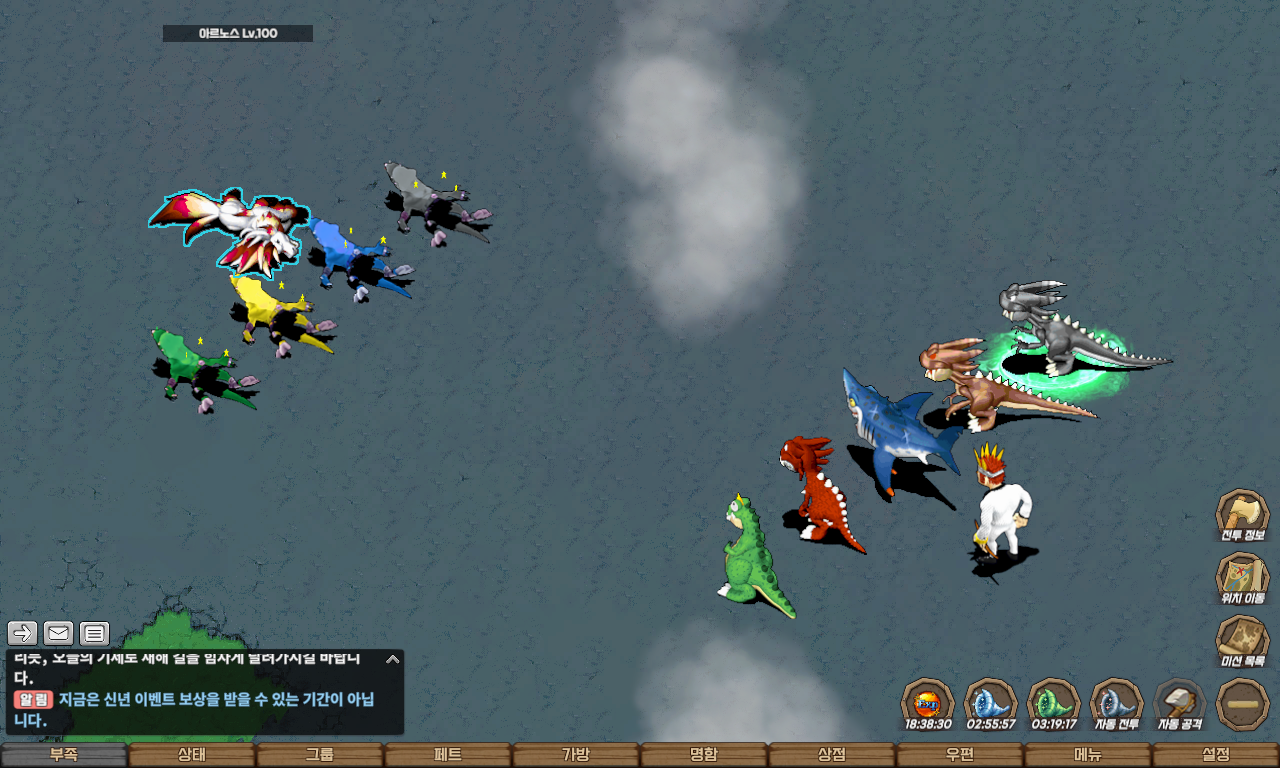Expand the chat log with the up arrow
This screenshot has height=768, width=1280.
click(x=393, y=659)
